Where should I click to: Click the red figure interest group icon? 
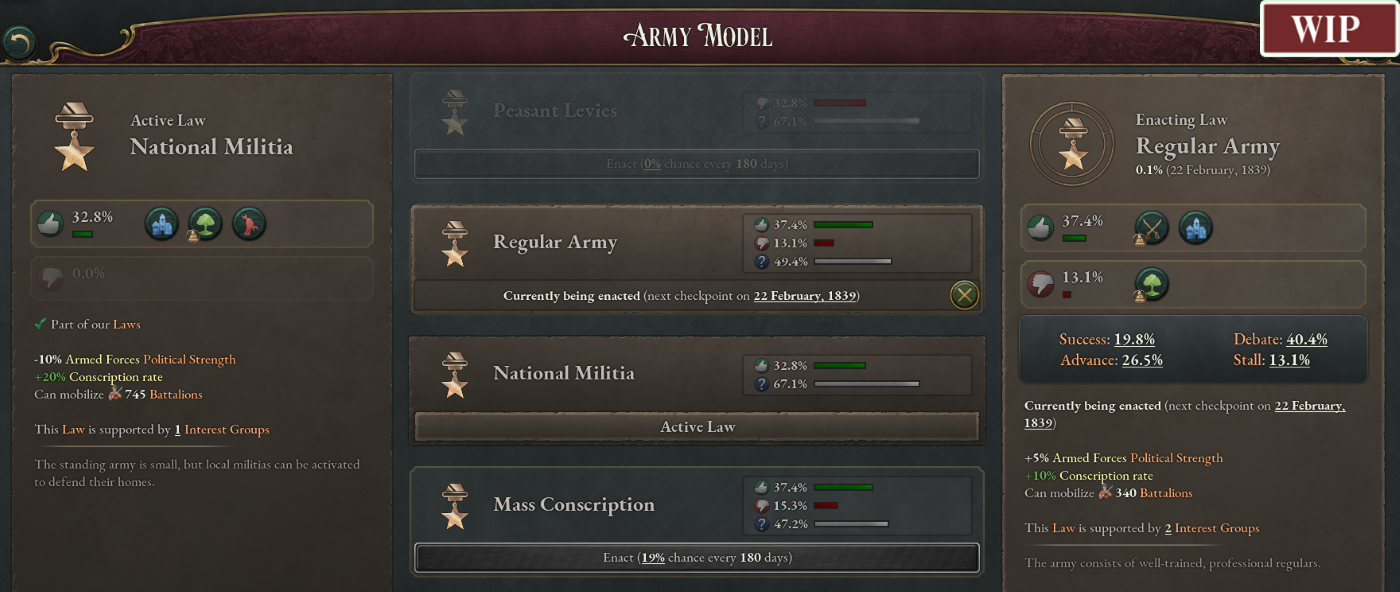click(x=249, y=223)
